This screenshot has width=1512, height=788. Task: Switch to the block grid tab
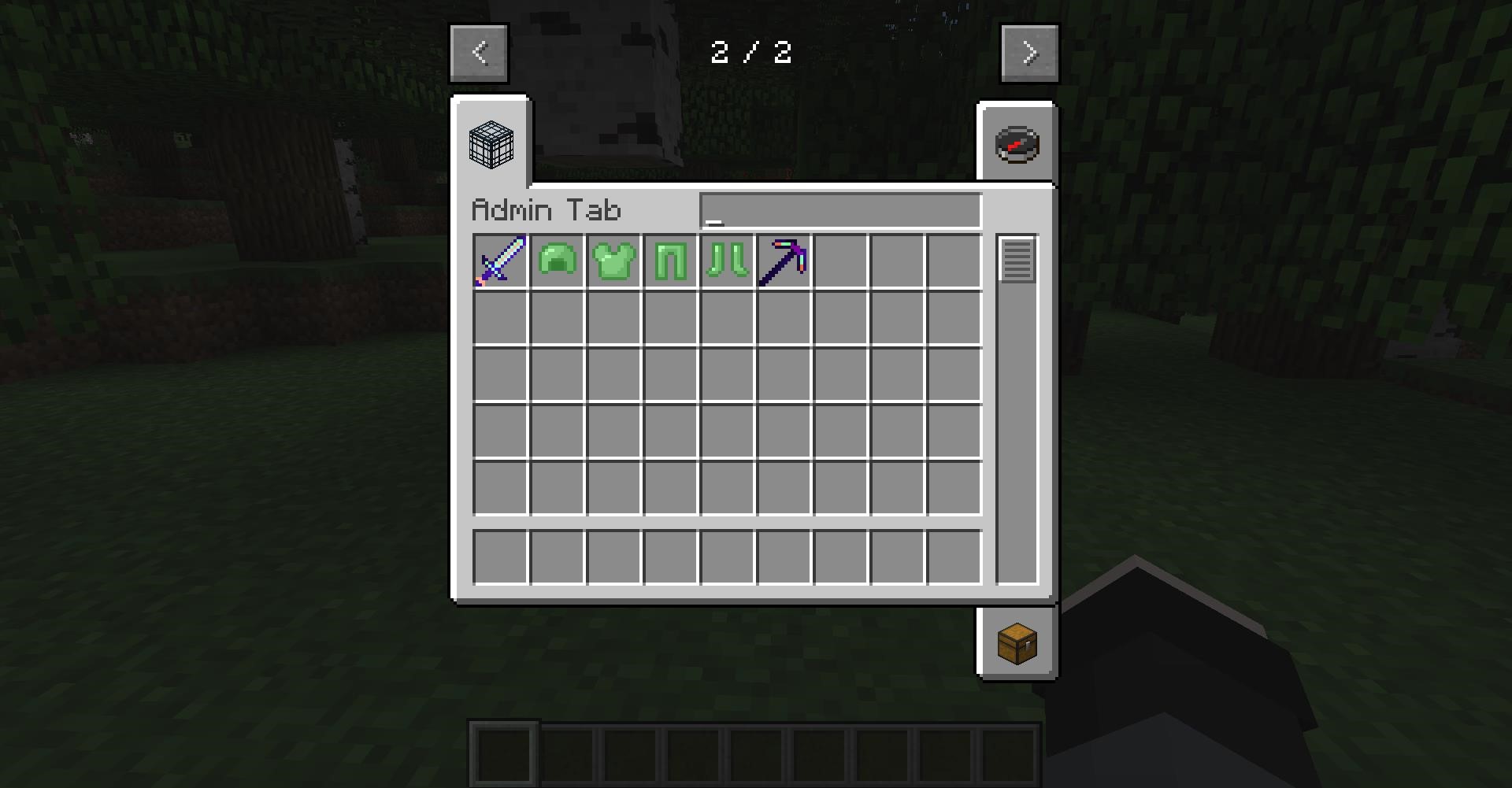coord(491,145)
